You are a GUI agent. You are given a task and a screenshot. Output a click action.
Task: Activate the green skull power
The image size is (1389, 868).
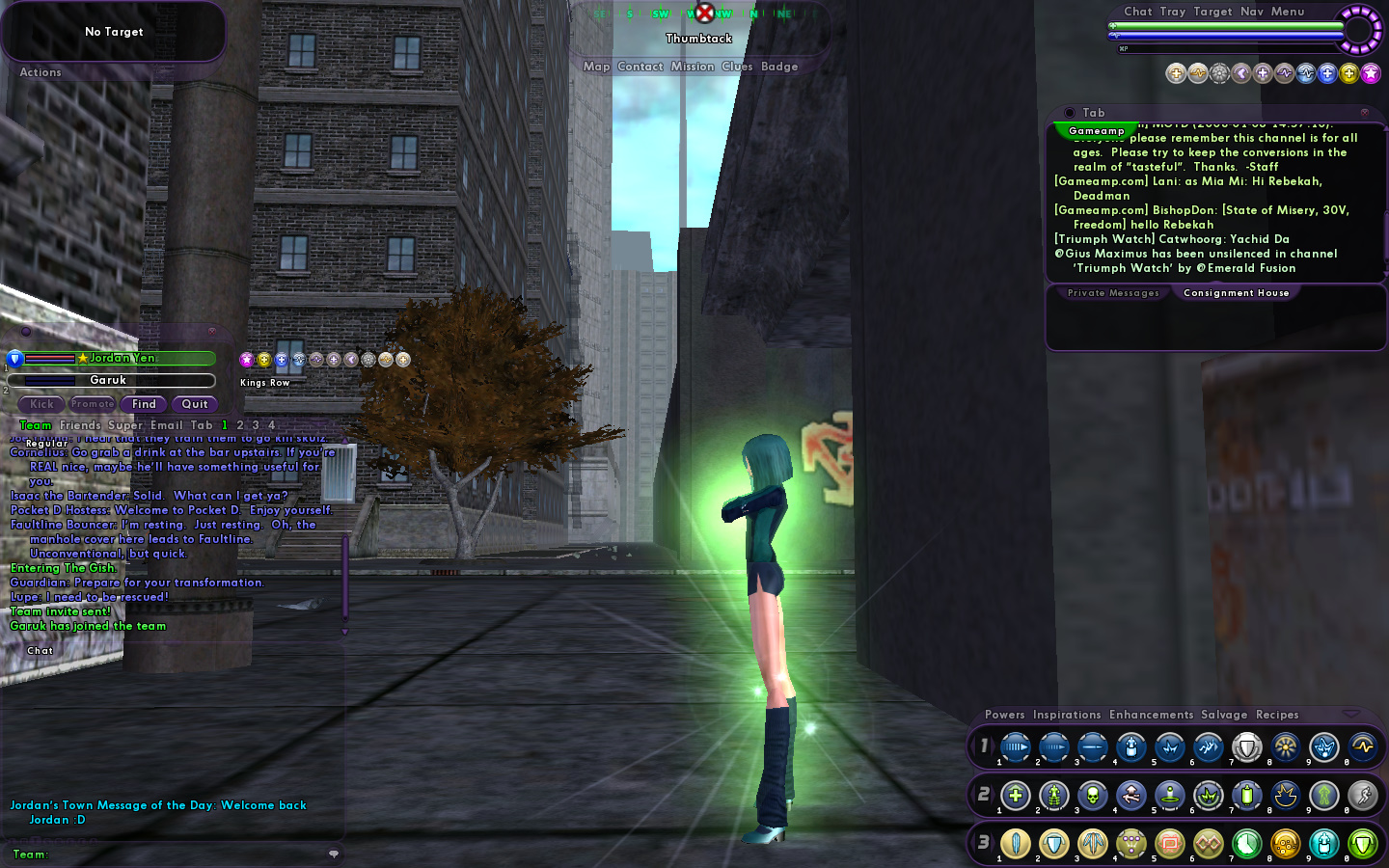(1092, 796)
